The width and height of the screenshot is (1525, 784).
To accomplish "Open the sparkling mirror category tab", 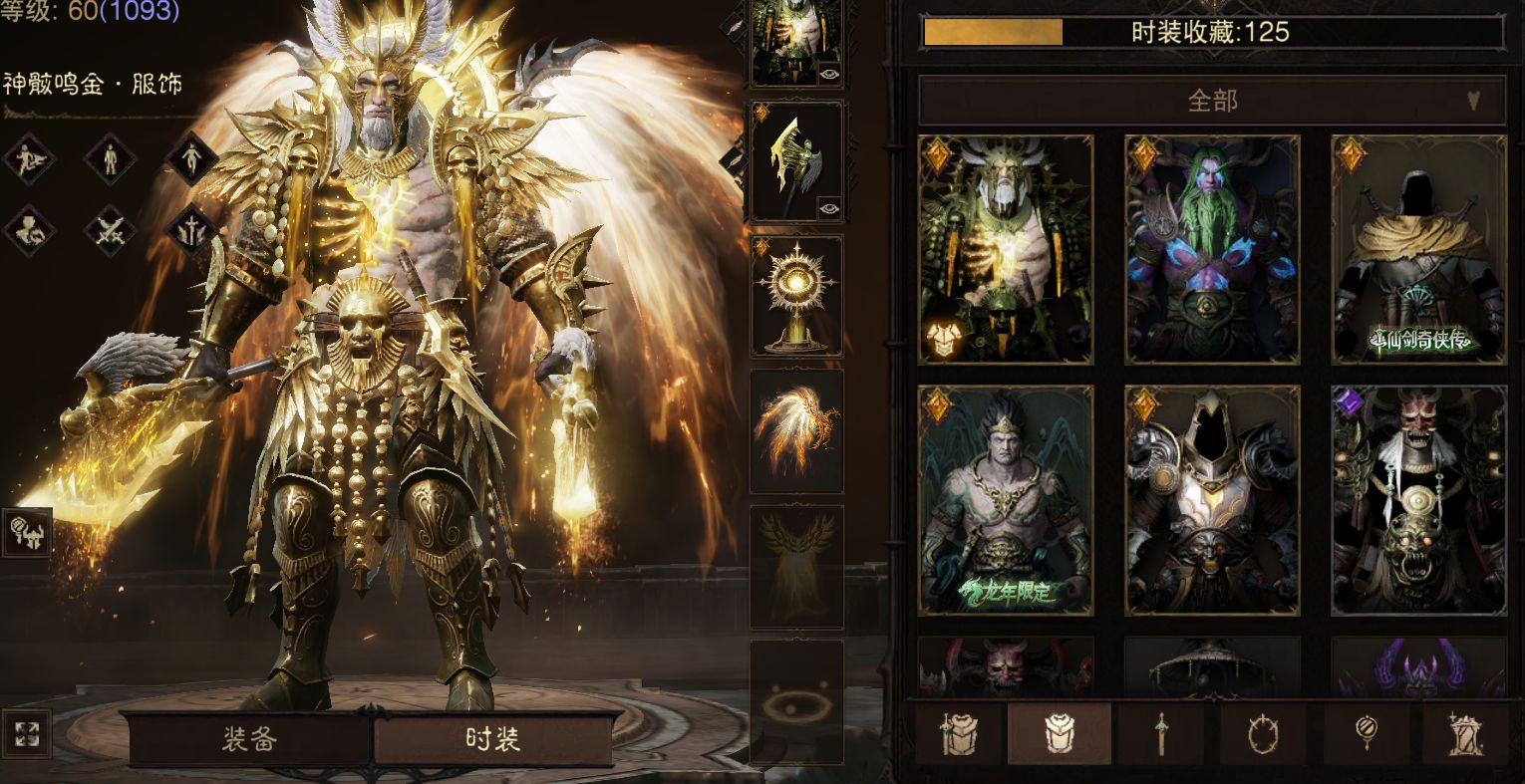I will click(x=1366, y=735).
